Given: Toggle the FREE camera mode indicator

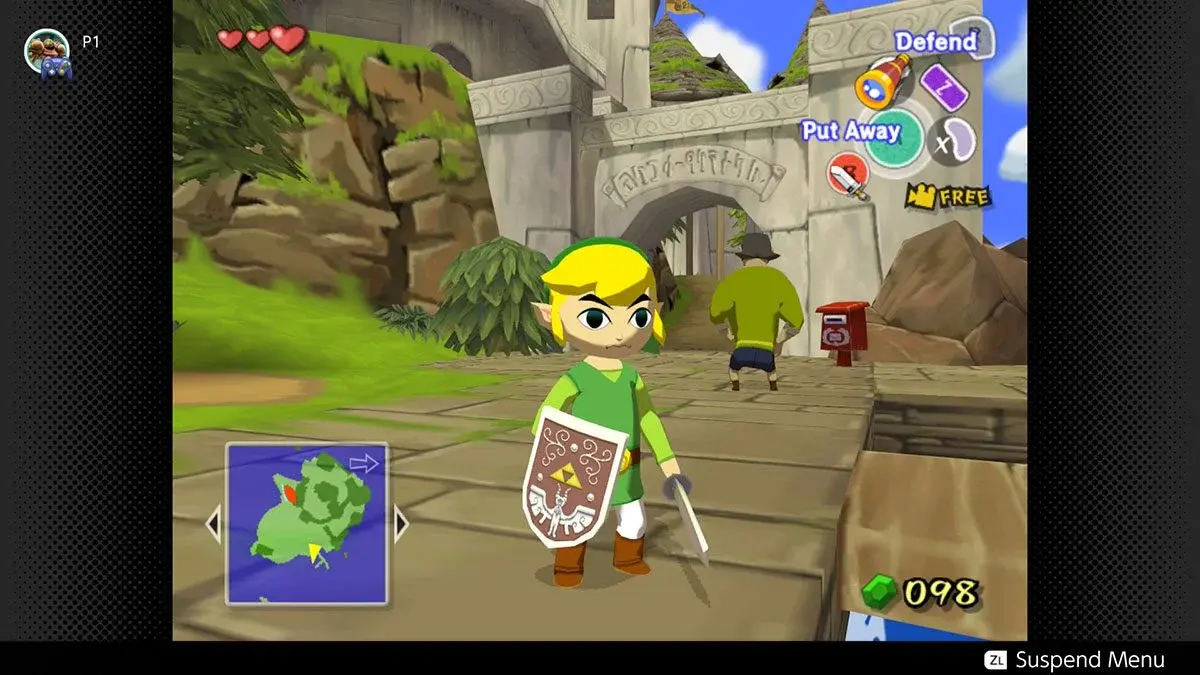Looking at the screenshot, I should coord(949,196).
